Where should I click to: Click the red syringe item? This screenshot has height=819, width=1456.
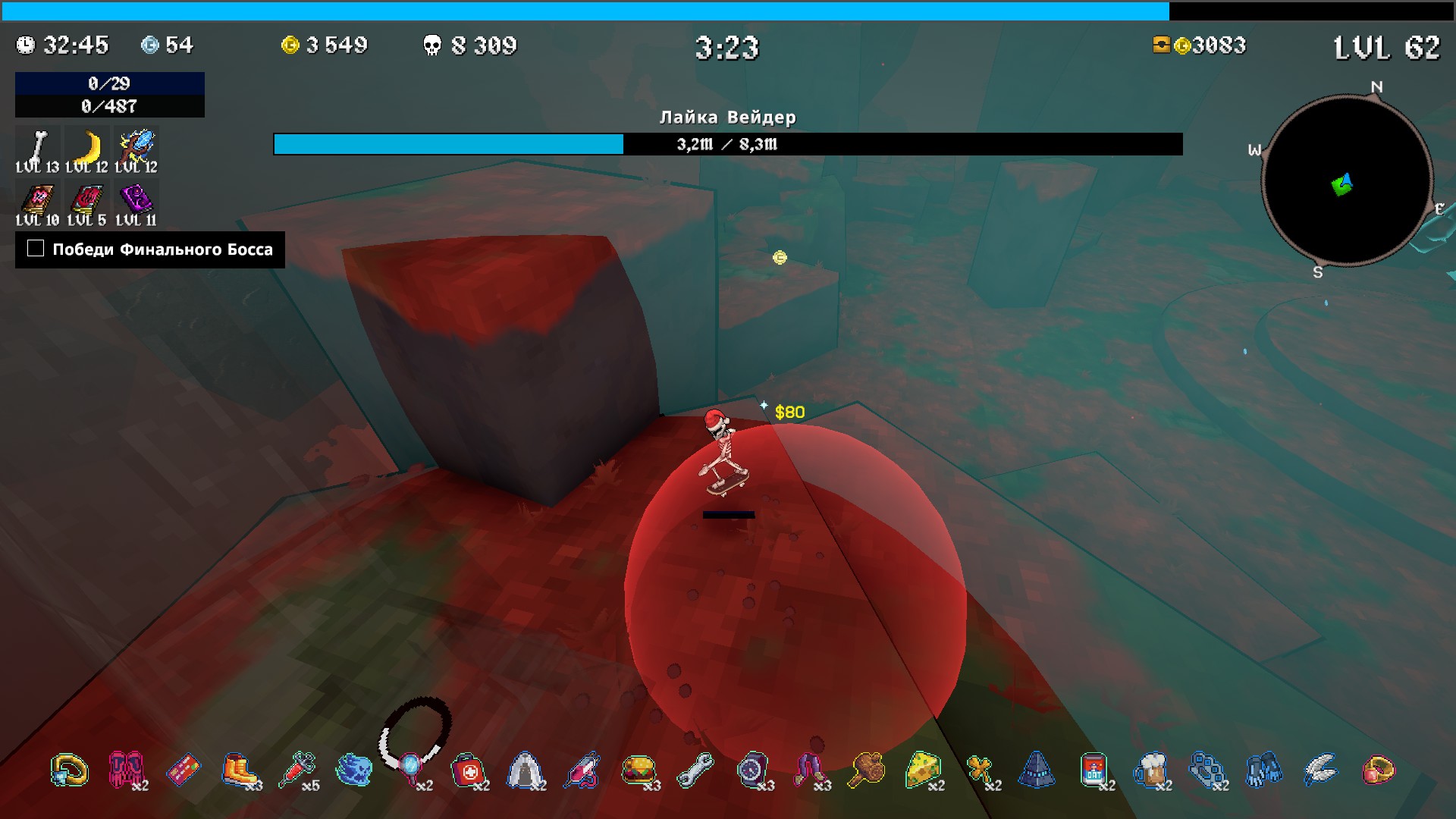(297, 770)
